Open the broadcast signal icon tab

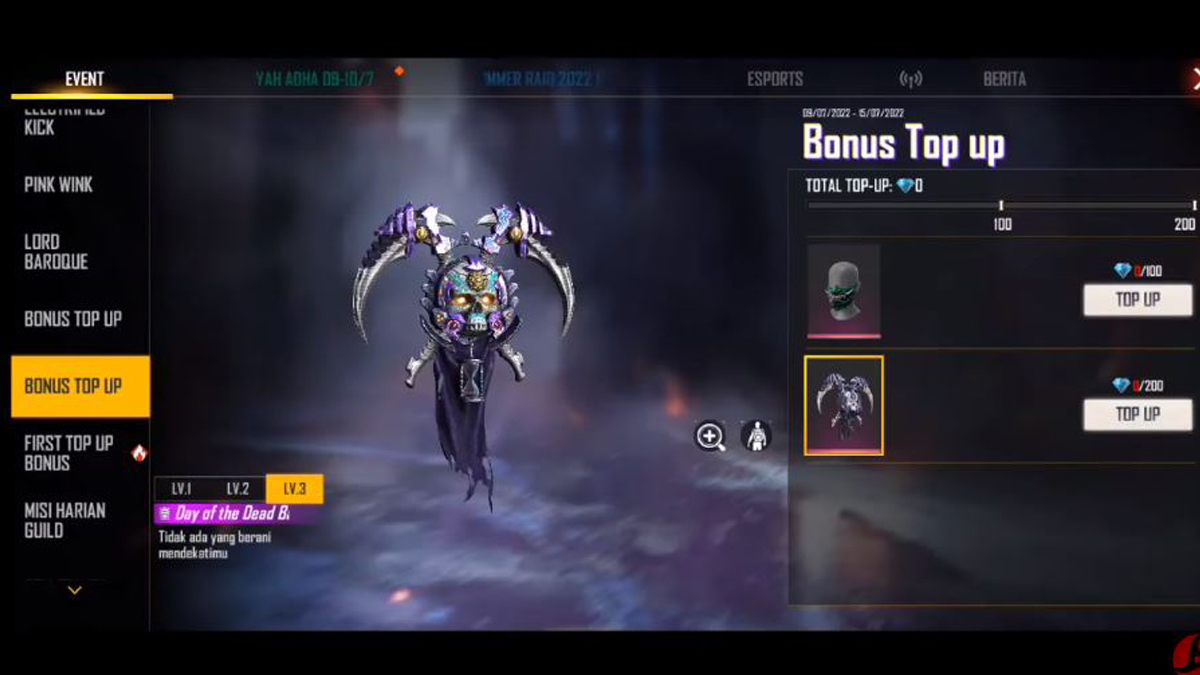tap(910, 79)
